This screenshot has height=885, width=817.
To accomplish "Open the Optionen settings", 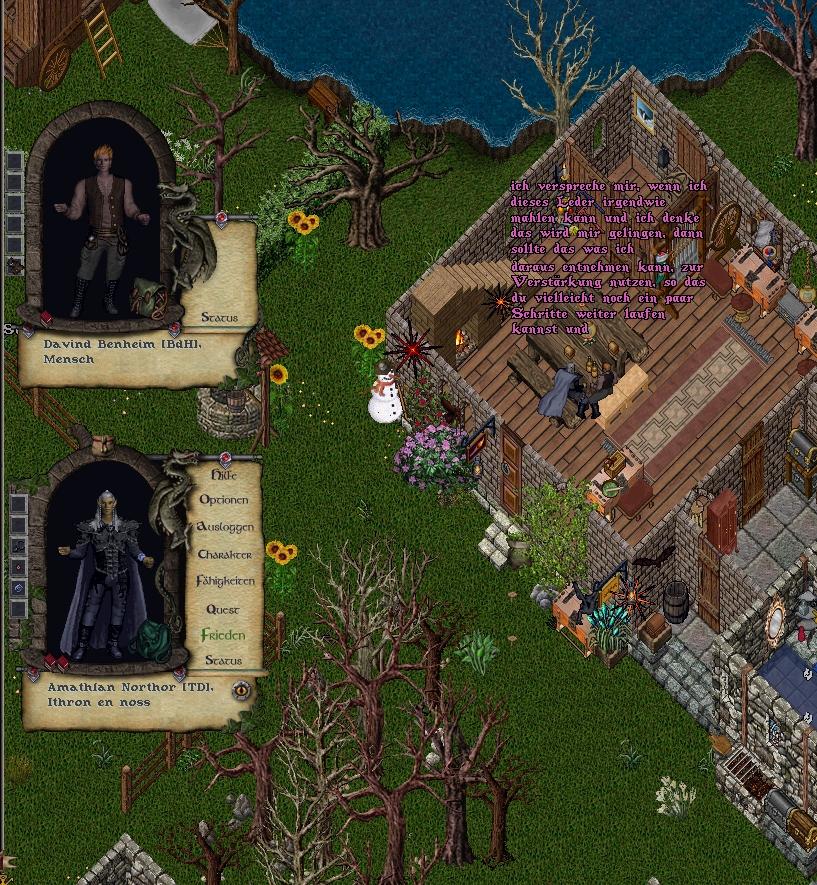I will click(224, 499).
